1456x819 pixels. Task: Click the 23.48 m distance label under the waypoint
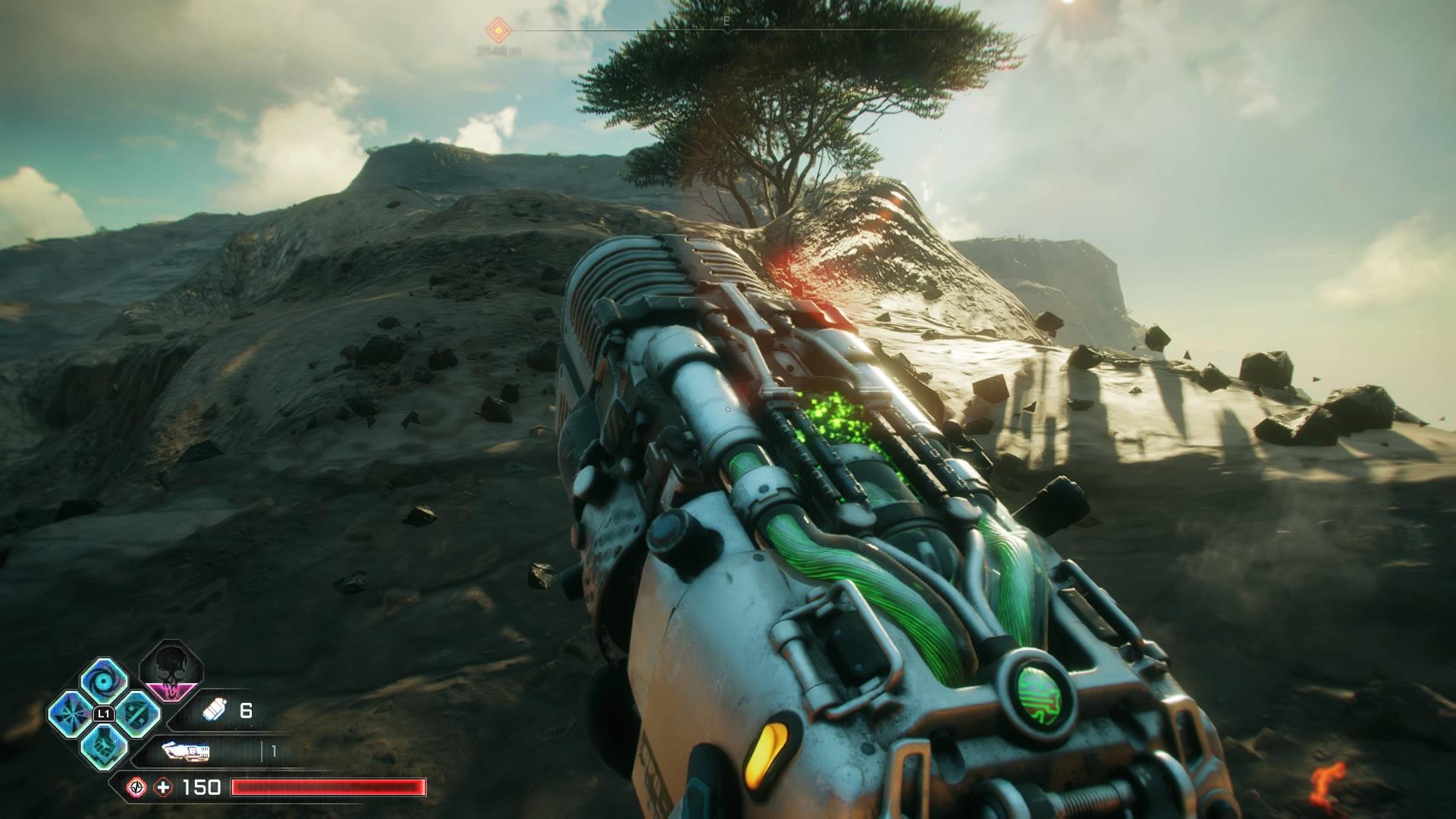tap(497, 49)
